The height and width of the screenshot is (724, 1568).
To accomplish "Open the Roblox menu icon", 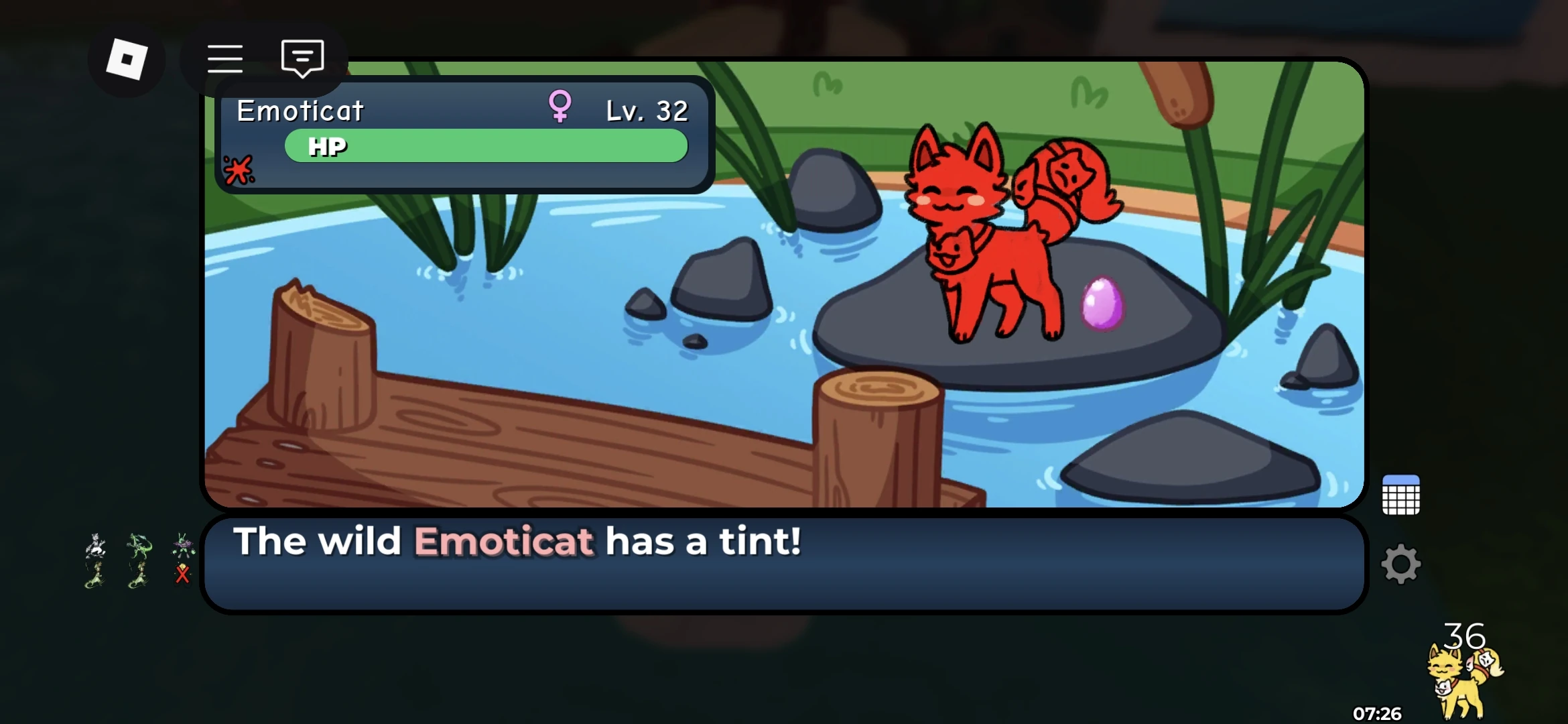I will [126, 59].
